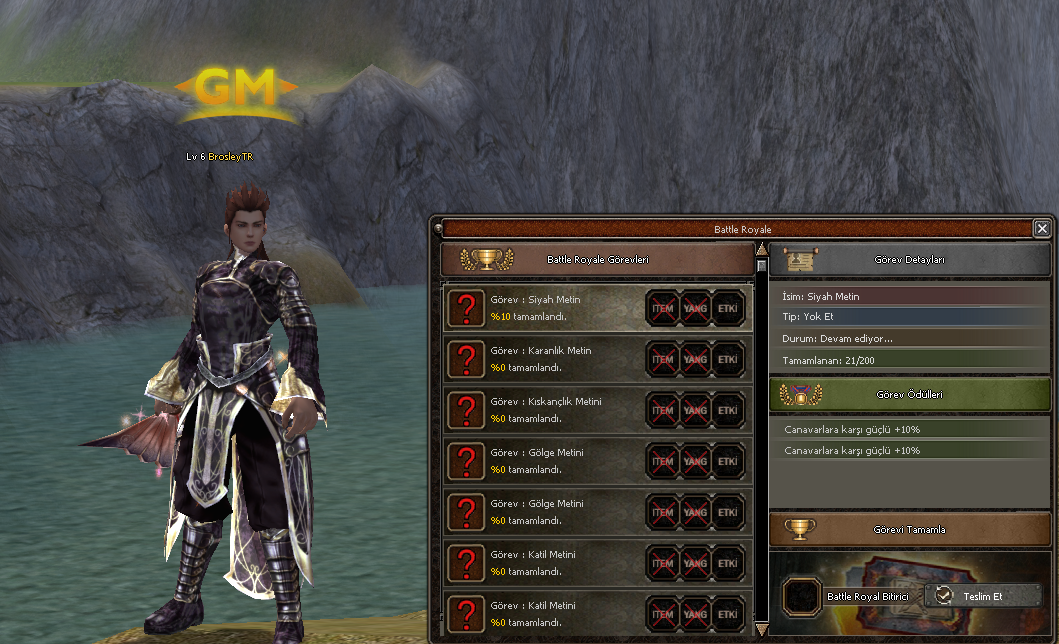Close the Battle Royale window
The height and width of the screenshot is (644, 1059).
[1042, 229]
